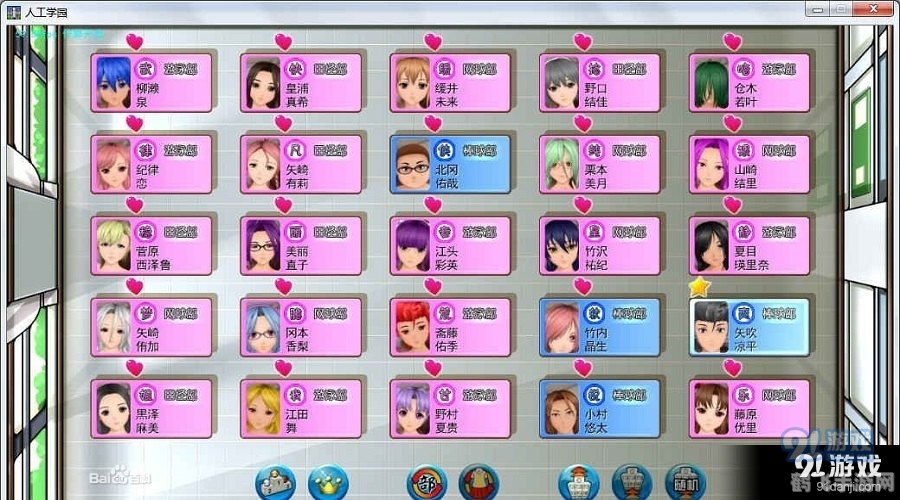Screen dimensions: 900x500
Task: Choose the 斋藤佑季 red-haired card
Action: tap(450, 327)
